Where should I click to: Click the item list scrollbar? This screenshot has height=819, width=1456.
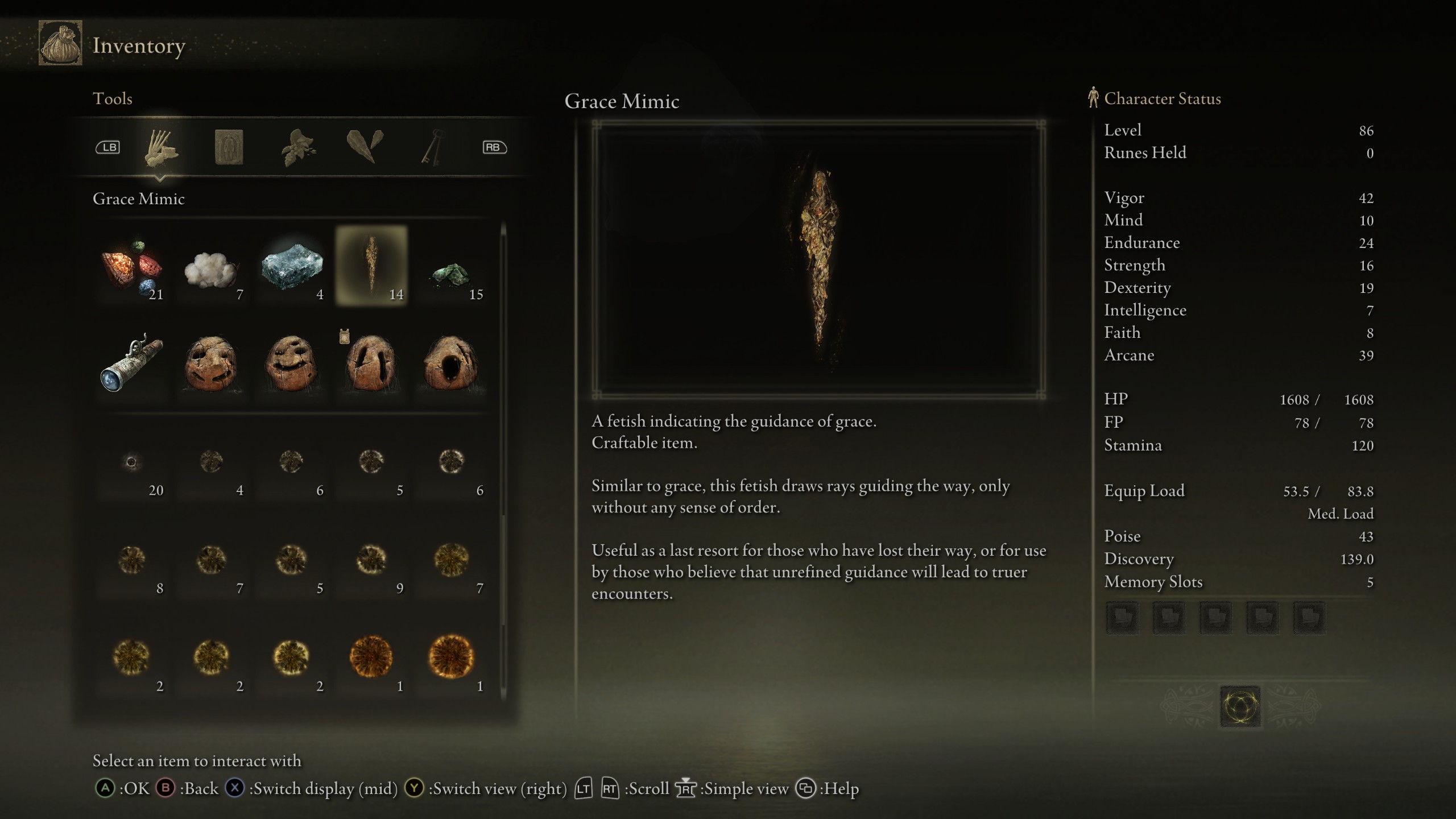pyautogui.click(x=503, y=461)
